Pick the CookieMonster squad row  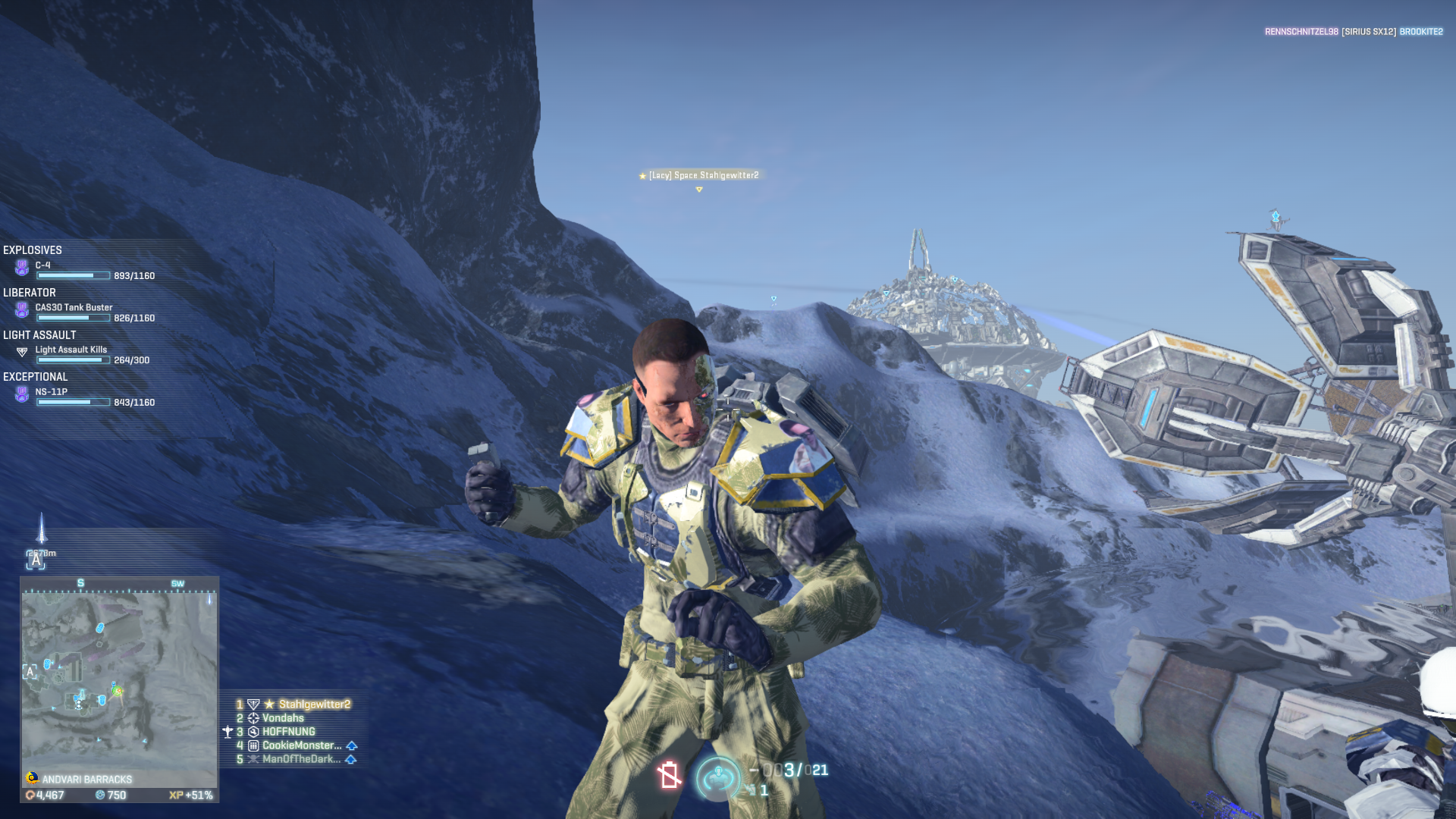click(x=301, y=745)
